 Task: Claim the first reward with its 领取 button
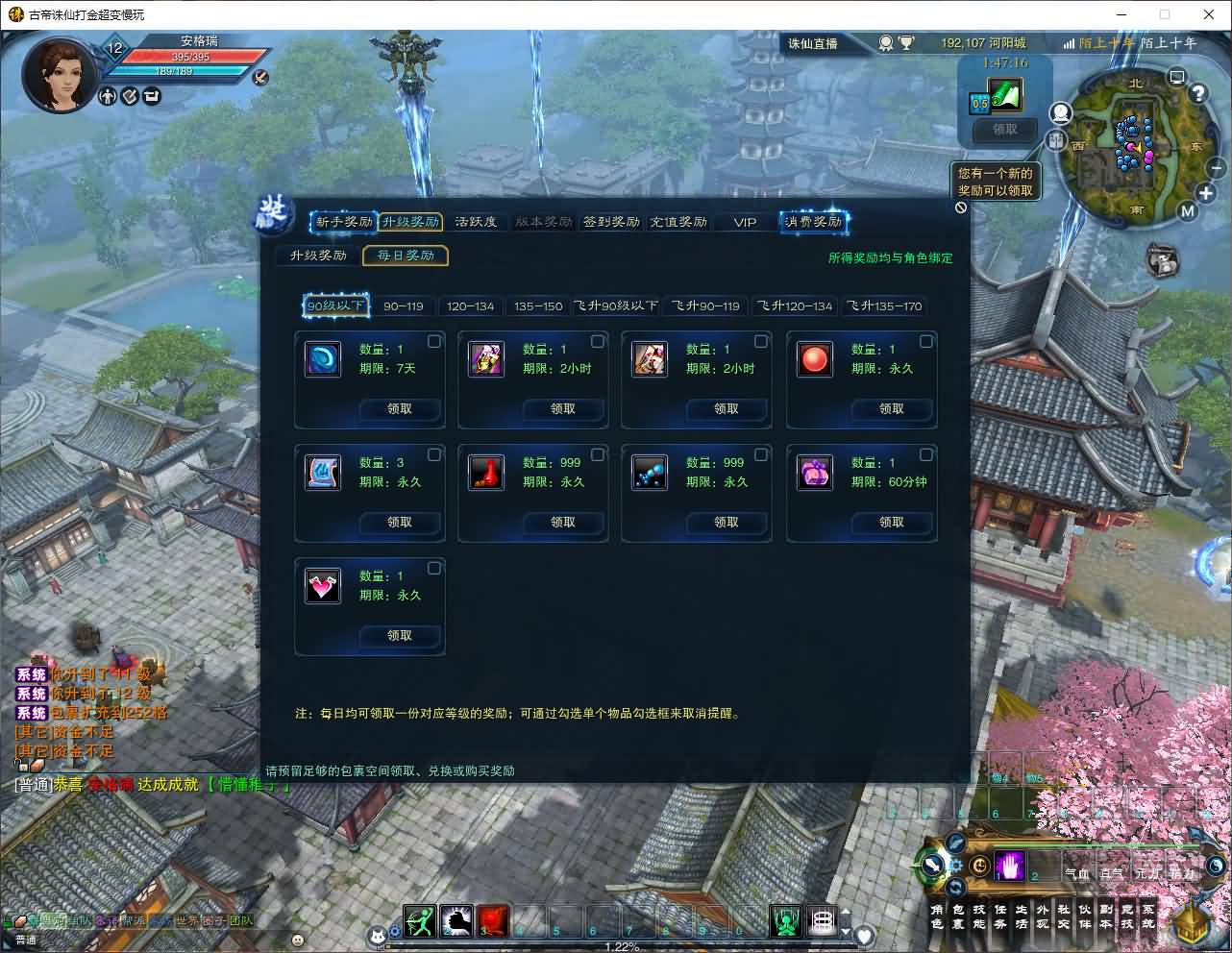point(400,409)
